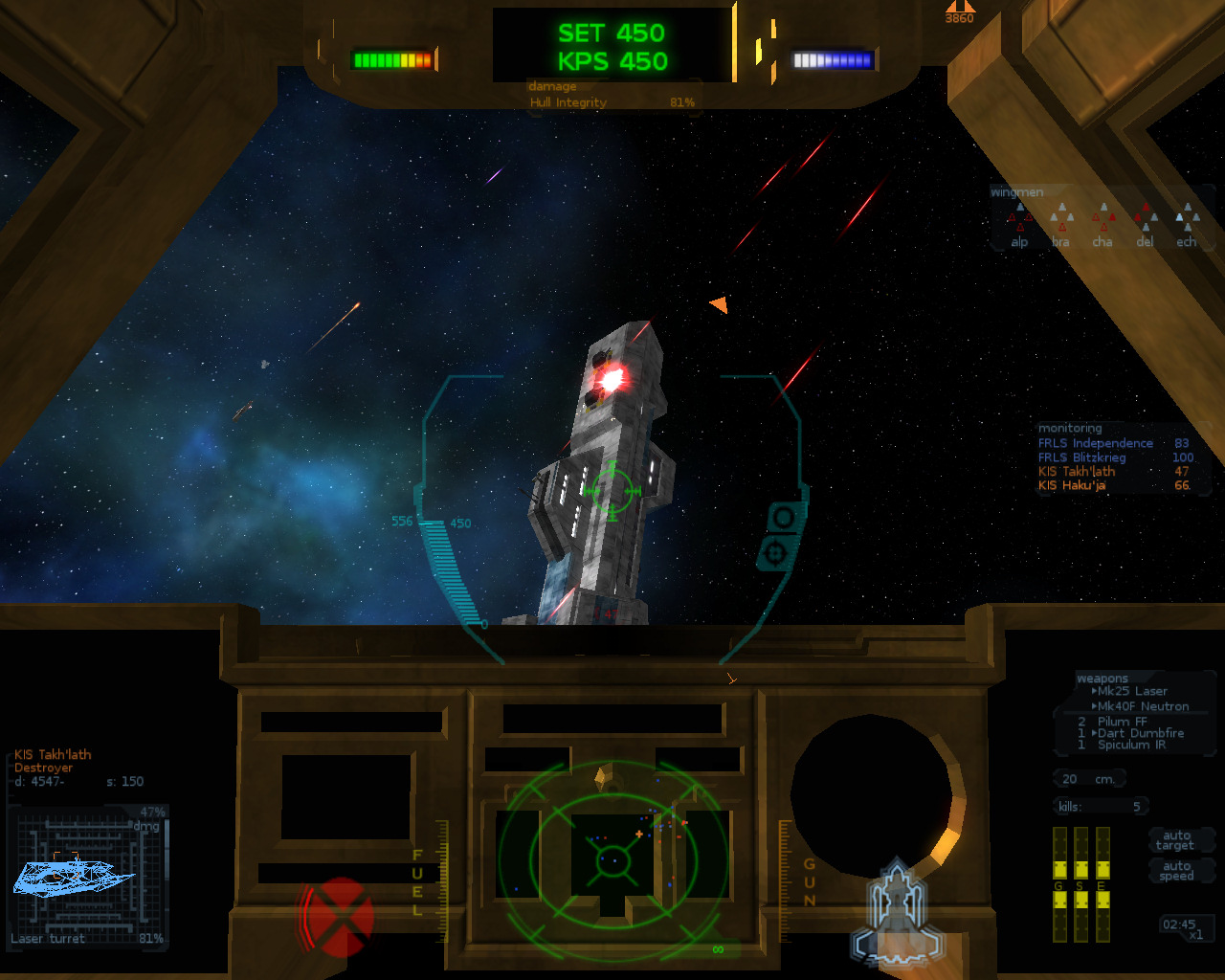Click the player ship shield status icon
The height and width of the screenshot is (980, 1225).
point(897,911)
